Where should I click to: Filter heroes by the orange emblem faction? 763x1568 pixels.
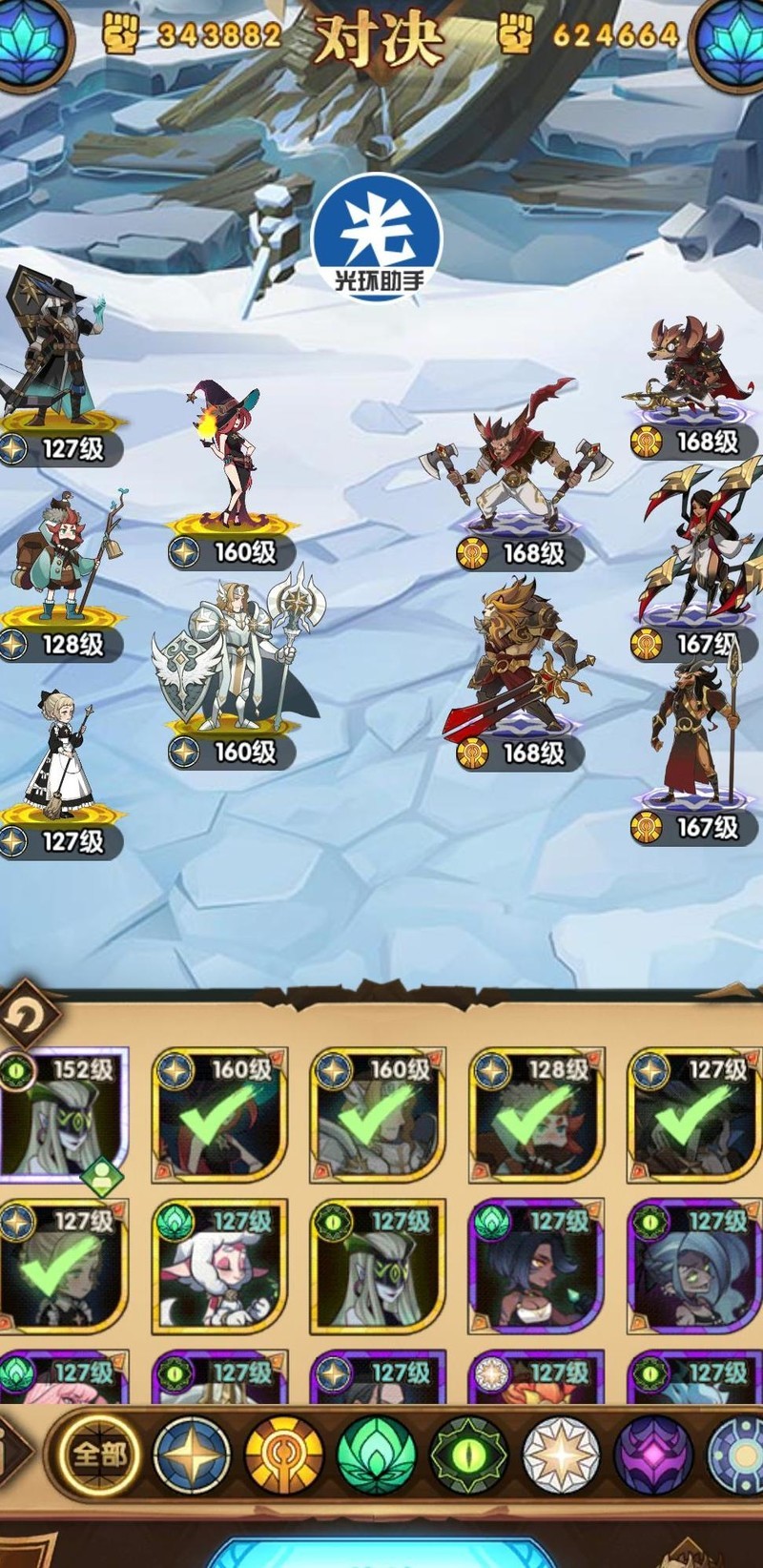pos(284,1454)
